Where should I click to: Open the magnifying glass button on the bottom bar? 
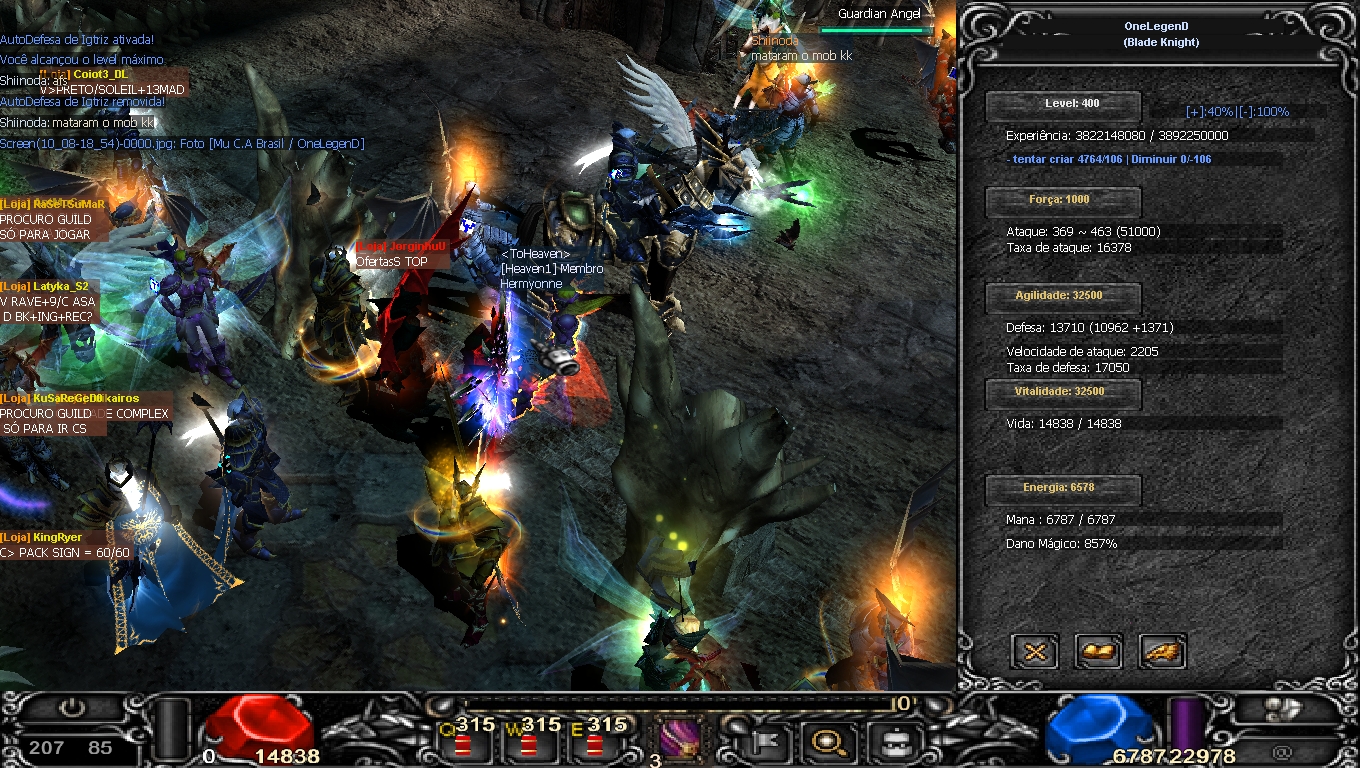click(828, 742)
